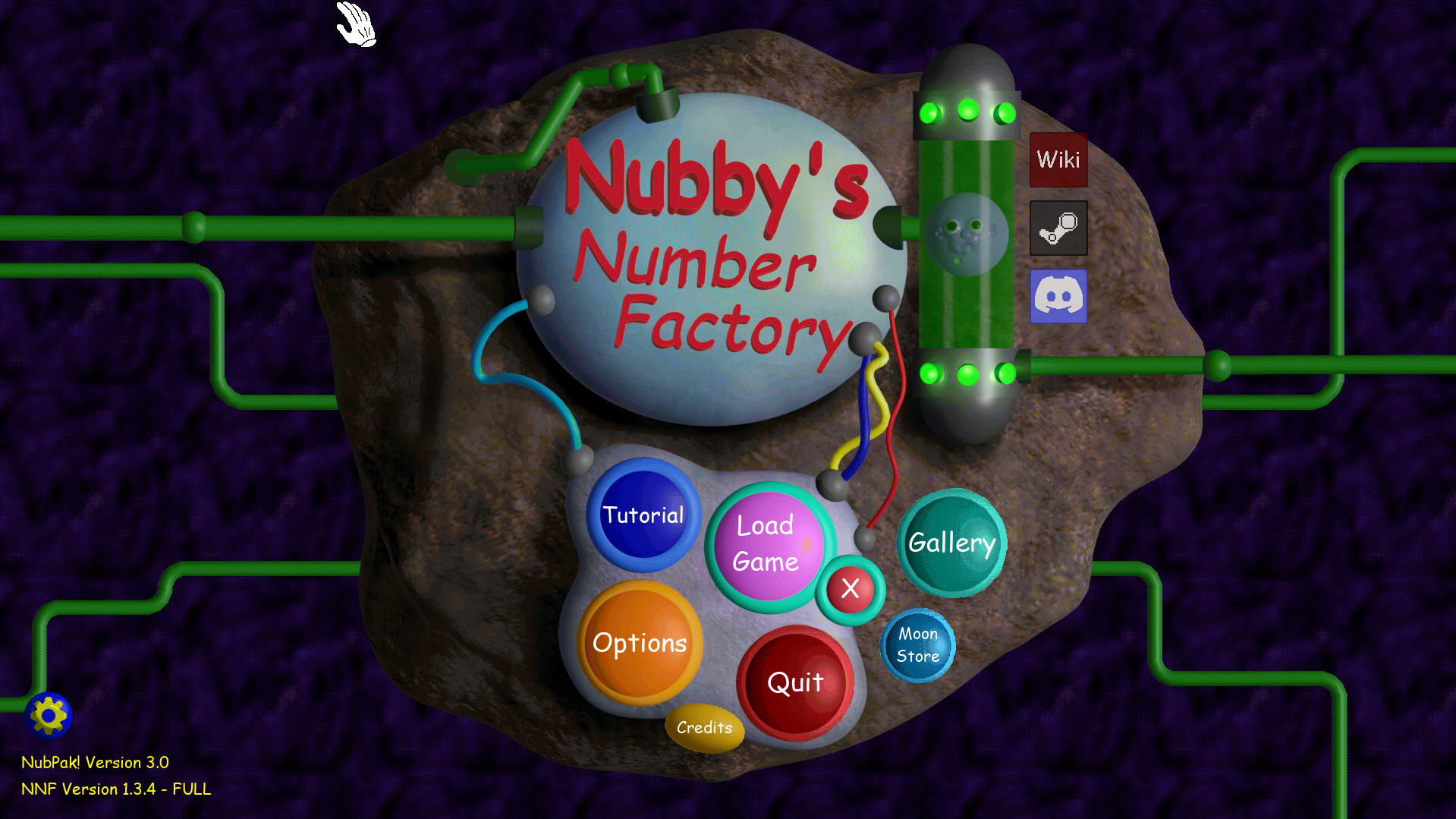Toggle the bottom-right green tube light

click(x=1007, y=373)
